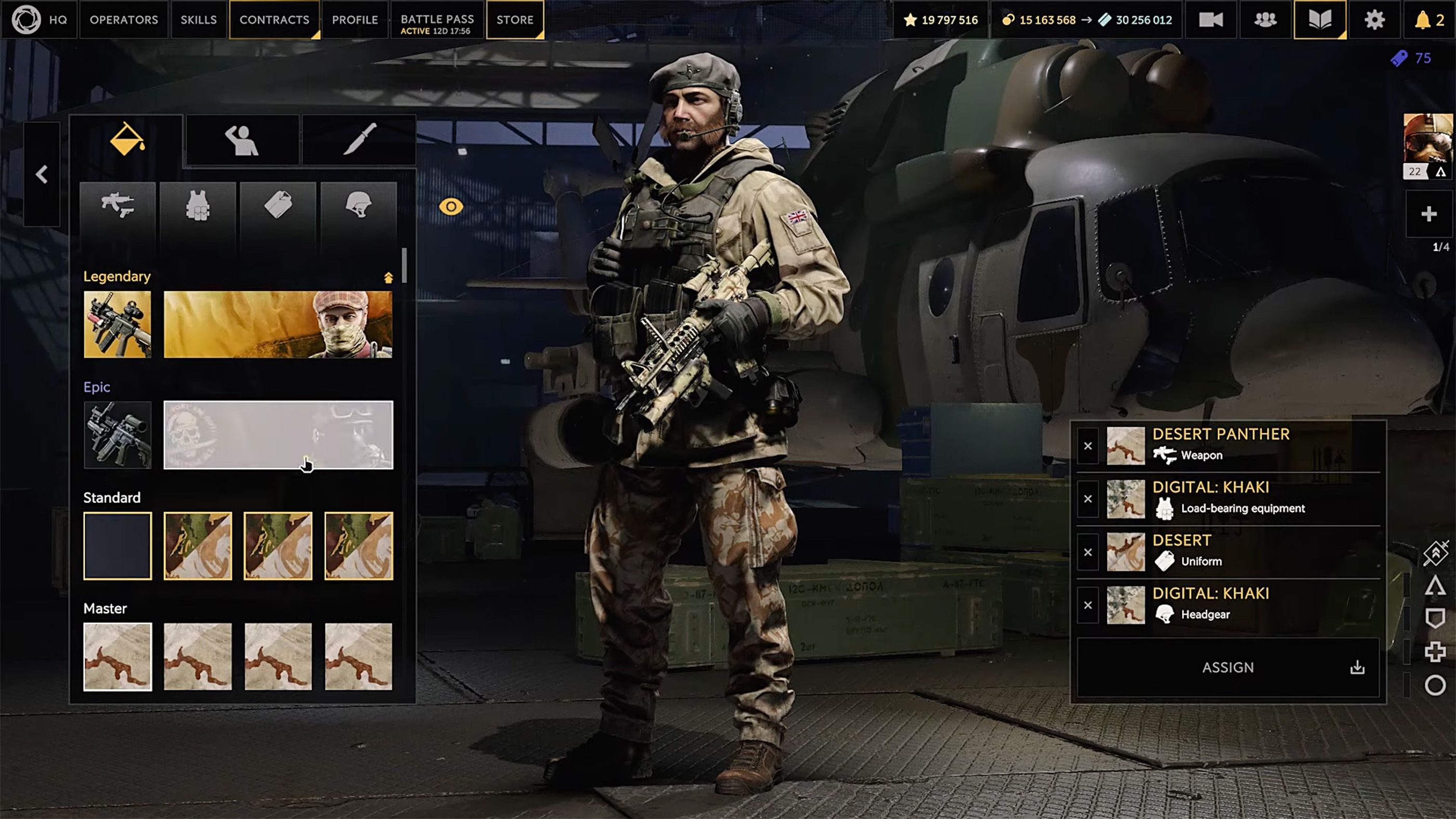Open the Contracts menu
Viewport: 1456px width, 819px height.
274,20
